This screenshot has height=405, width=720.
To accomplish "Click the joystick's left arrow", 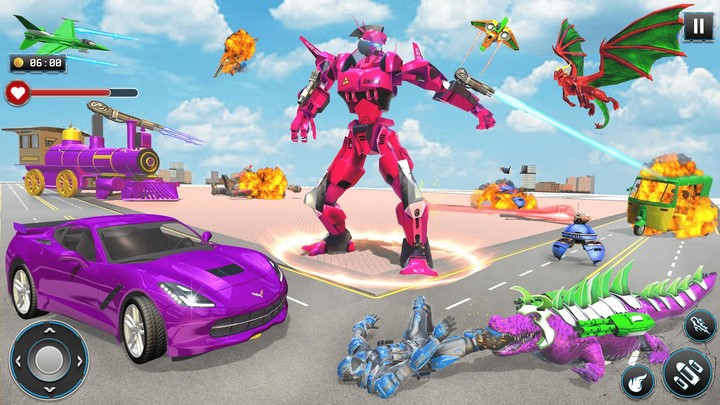I will [20, 360].
